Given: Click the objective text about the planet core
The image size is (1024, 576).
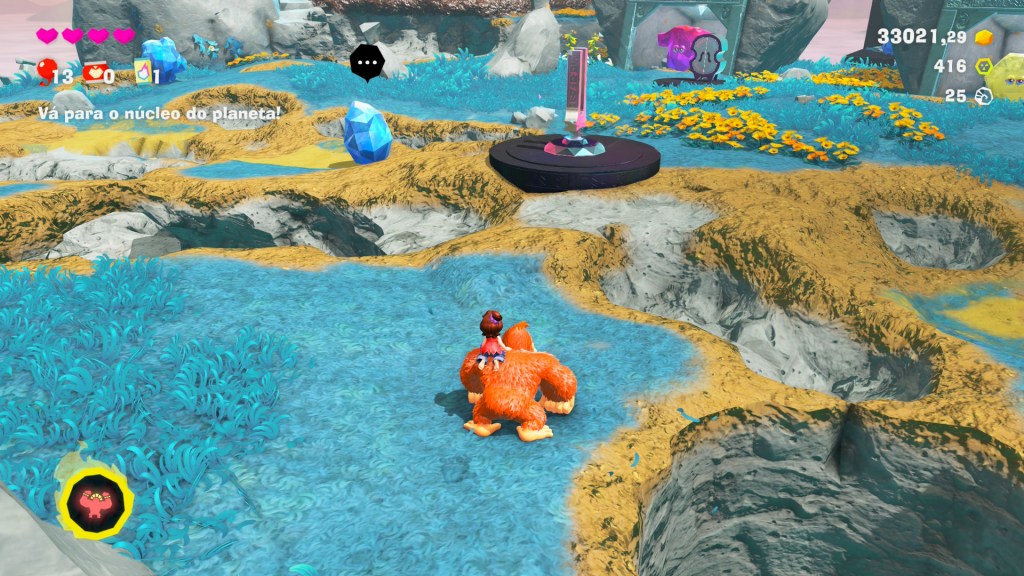Looking at the screenshot, I should click(160, 113).
